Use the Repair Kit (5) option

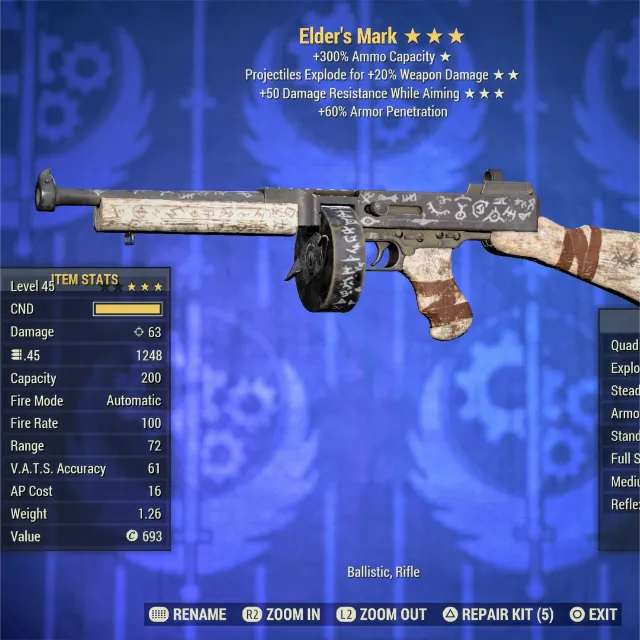coord(497,614)
